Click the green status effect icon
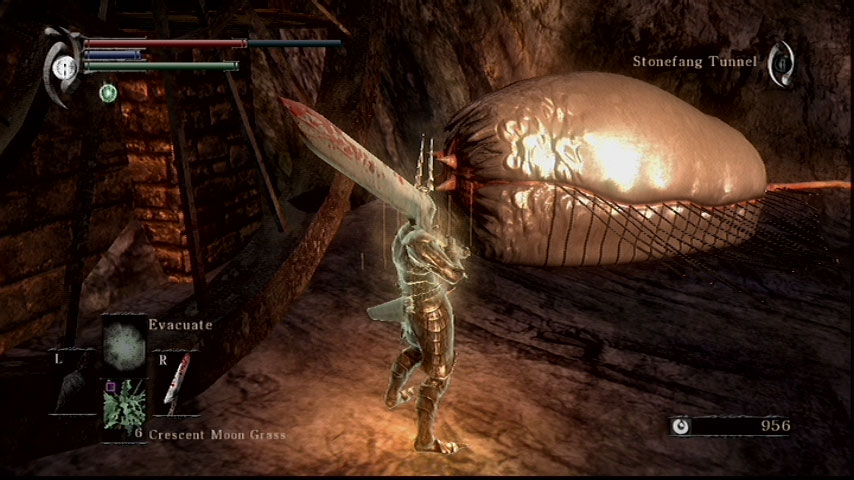 pyautogui.click(x=107, y=92)
